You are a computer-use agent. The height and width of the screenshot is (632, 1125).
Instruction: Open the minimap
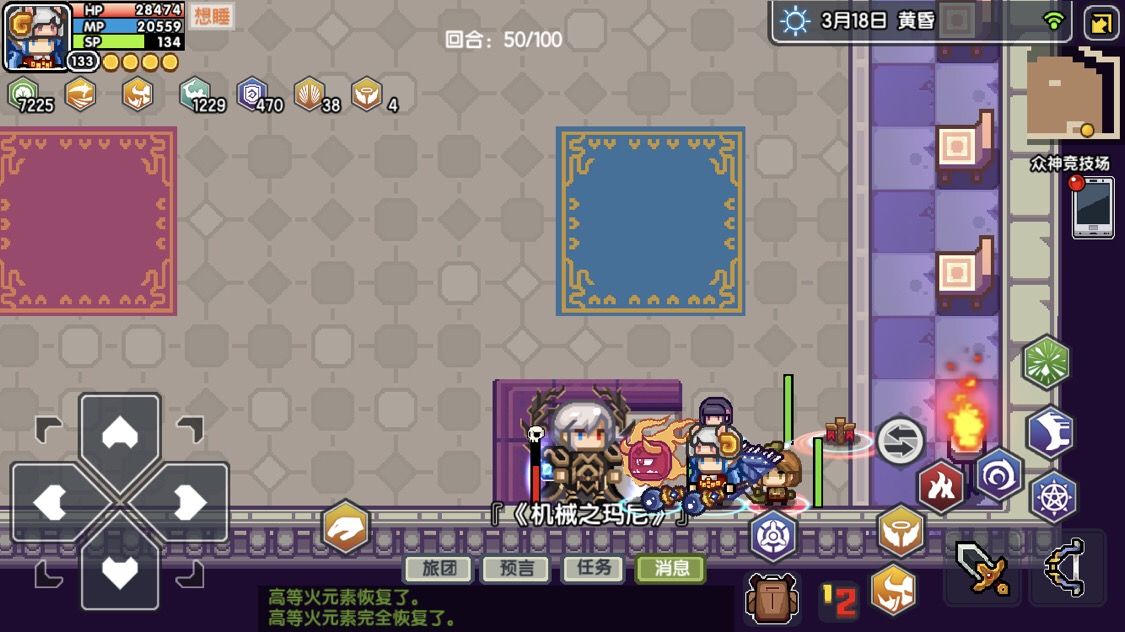[1072, 94]
